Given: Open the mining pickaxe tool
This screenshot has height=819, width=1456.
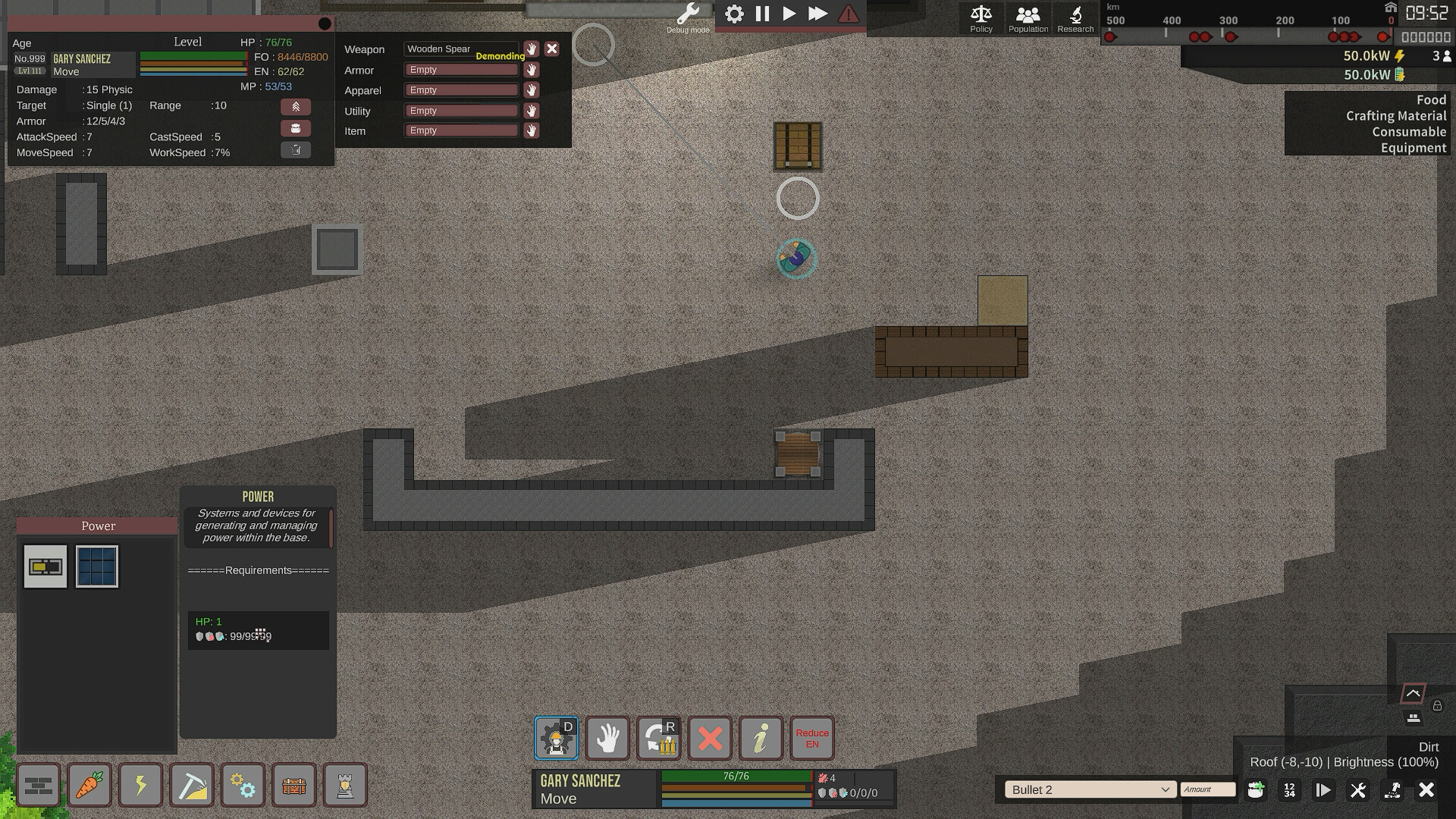Looking at the screenshot, I should coord(192,785).
